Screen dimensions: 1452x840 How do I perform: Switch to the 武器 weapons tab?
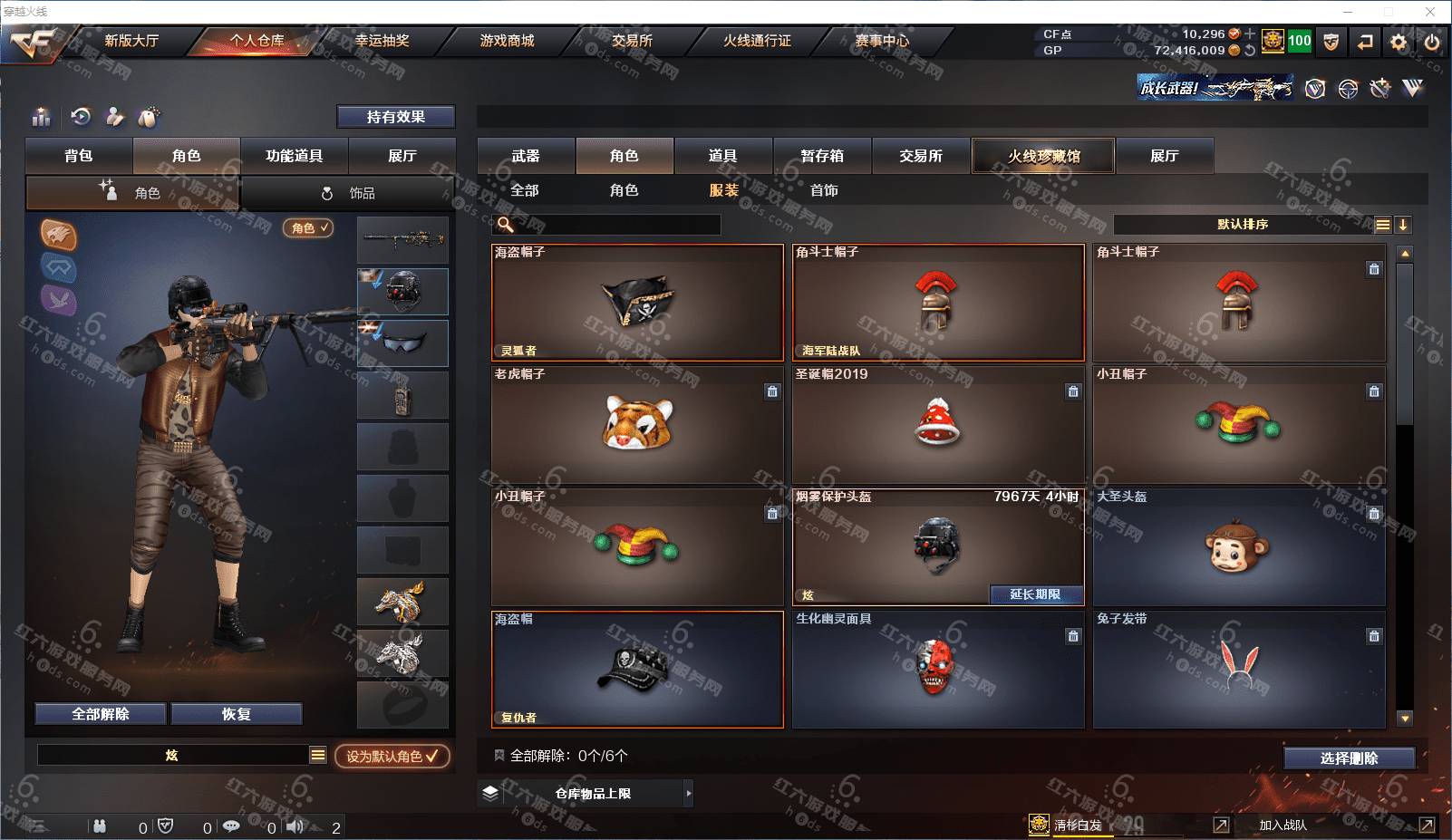click(x=526, y=156)
